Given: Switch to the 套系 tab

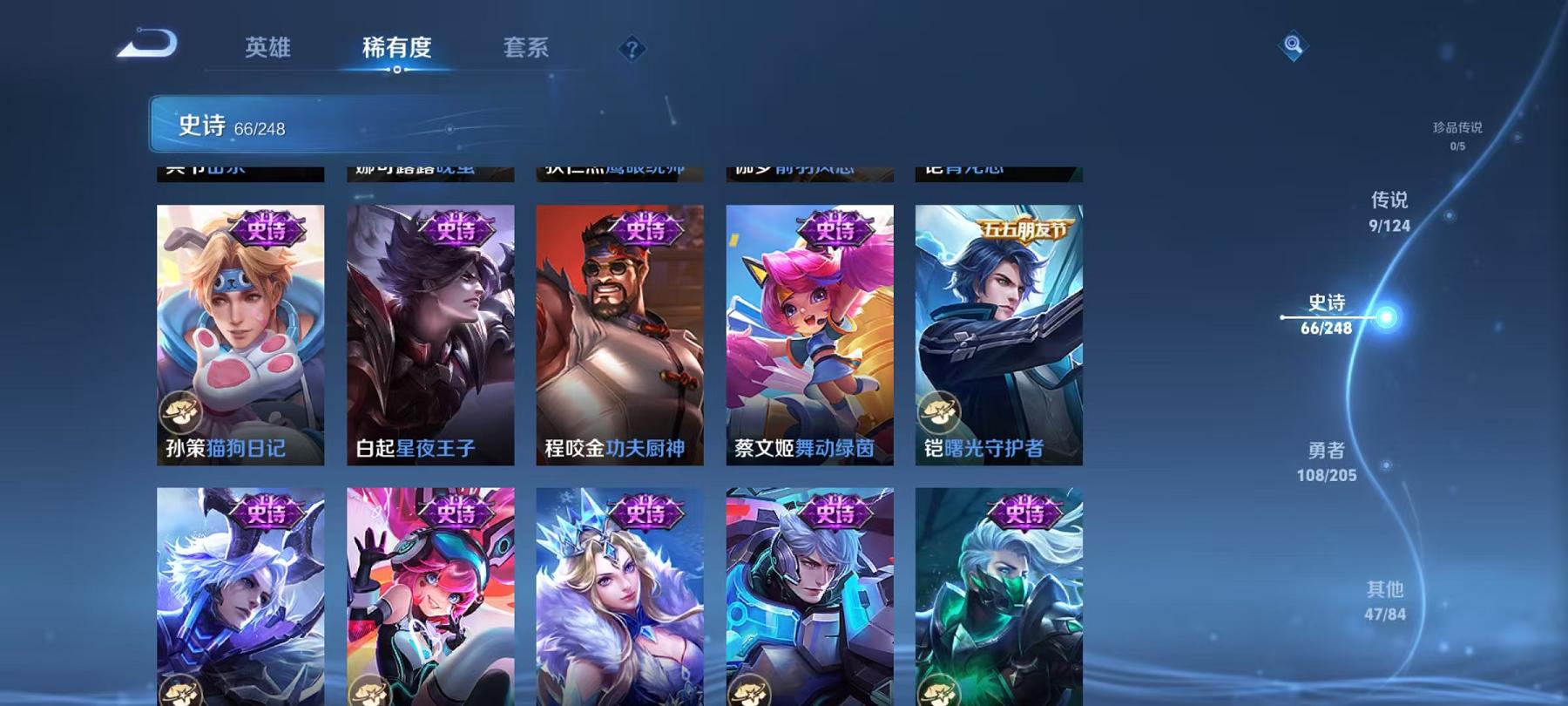Looking at the screenshot, I should pos(524,49).
